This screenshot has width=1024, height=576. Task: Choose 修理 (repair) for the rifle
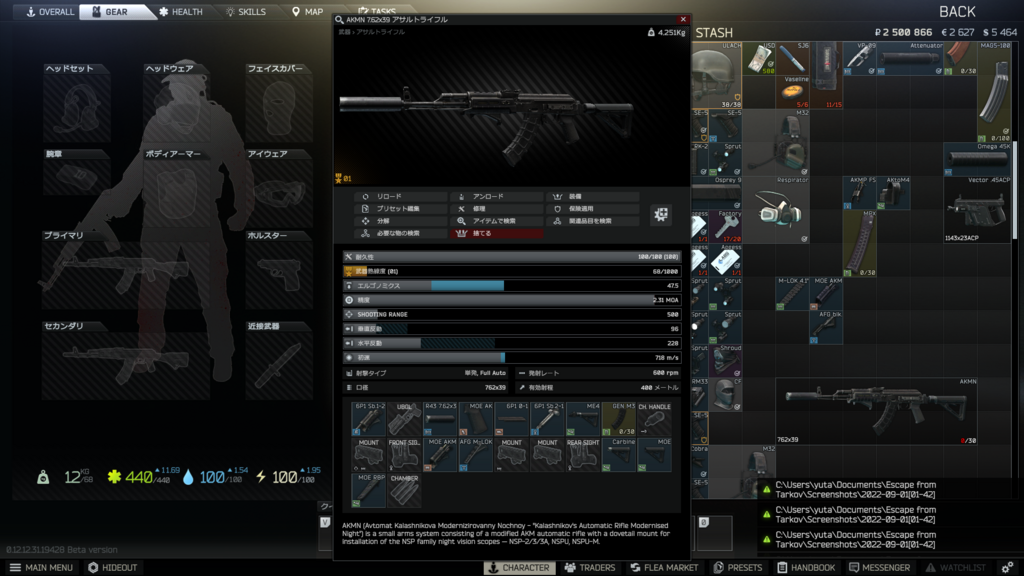[496, 209]
